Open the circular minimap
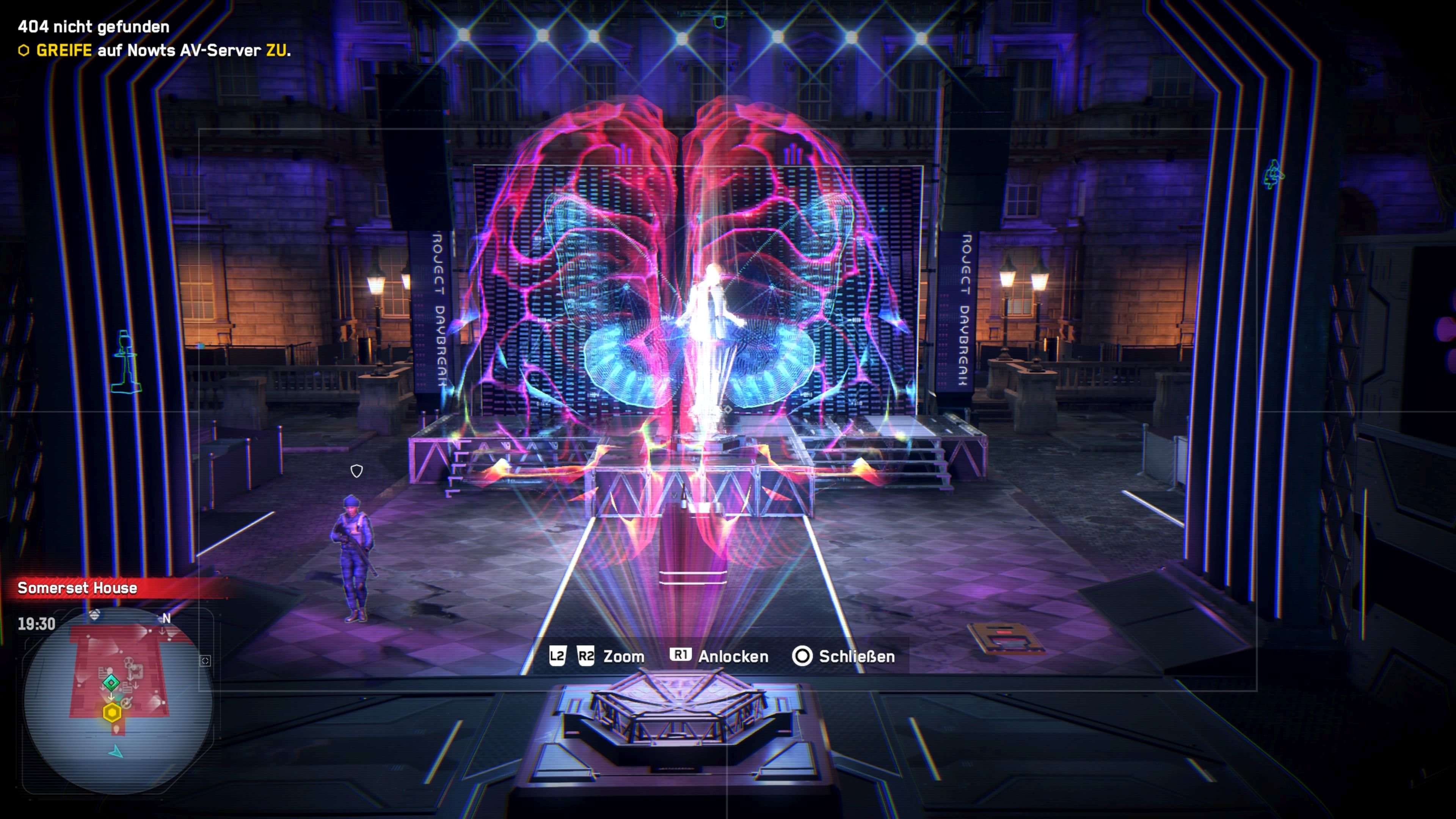This screenshot has height=819, width=1456. 118,701
